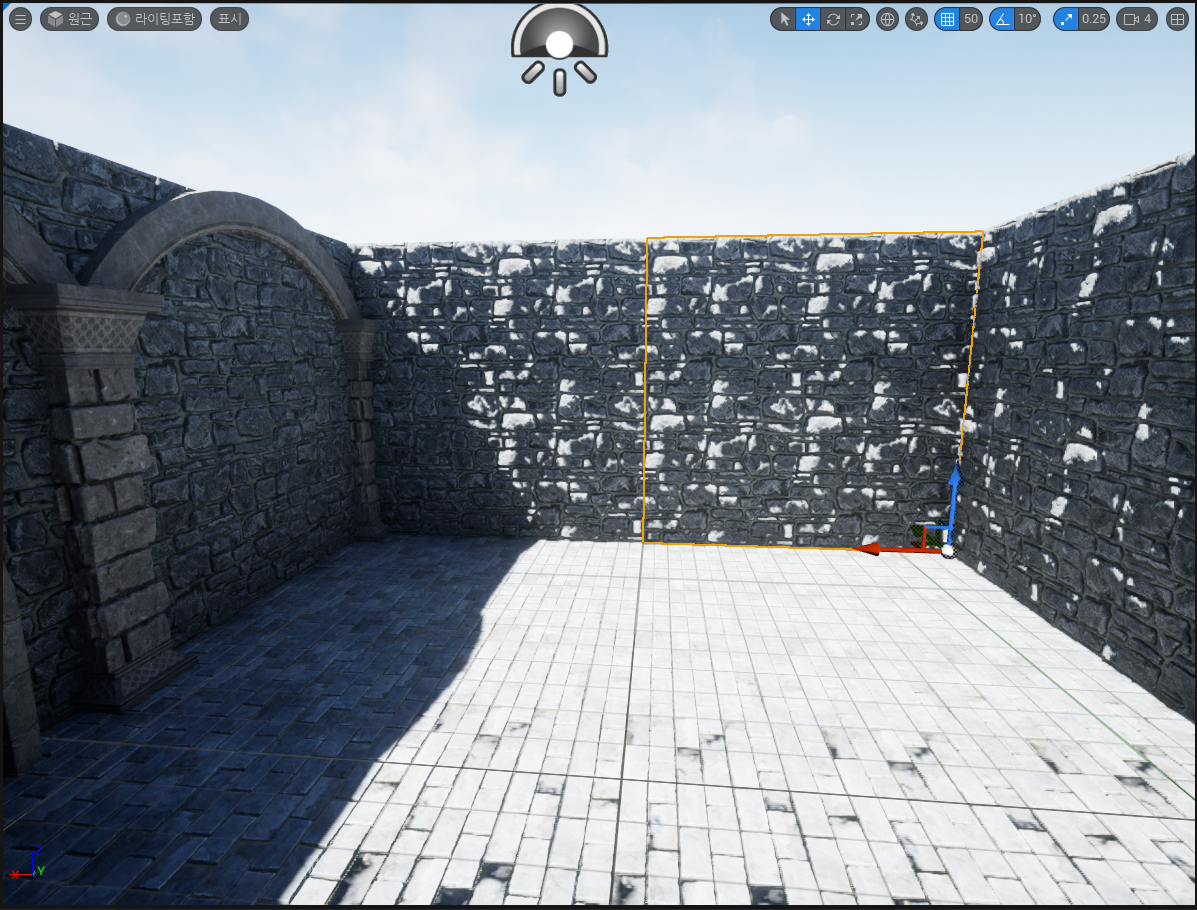Image resolution: width=1197 pixels, height=910 pixels.
Task: Activate the select mode arrow tool
Action: 784,19
